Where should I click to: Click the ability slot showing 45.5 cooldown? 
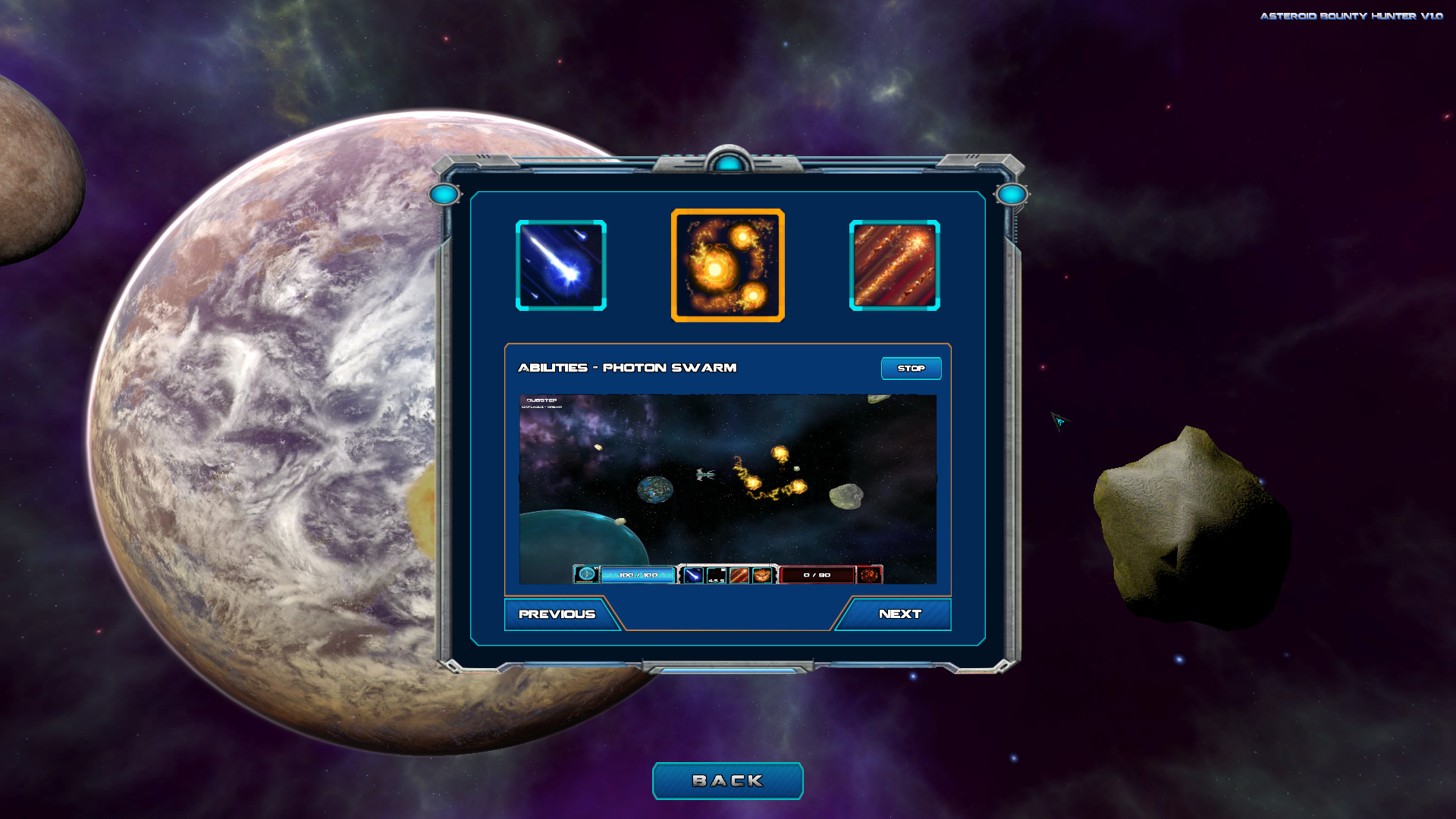(x=716, y=575)
